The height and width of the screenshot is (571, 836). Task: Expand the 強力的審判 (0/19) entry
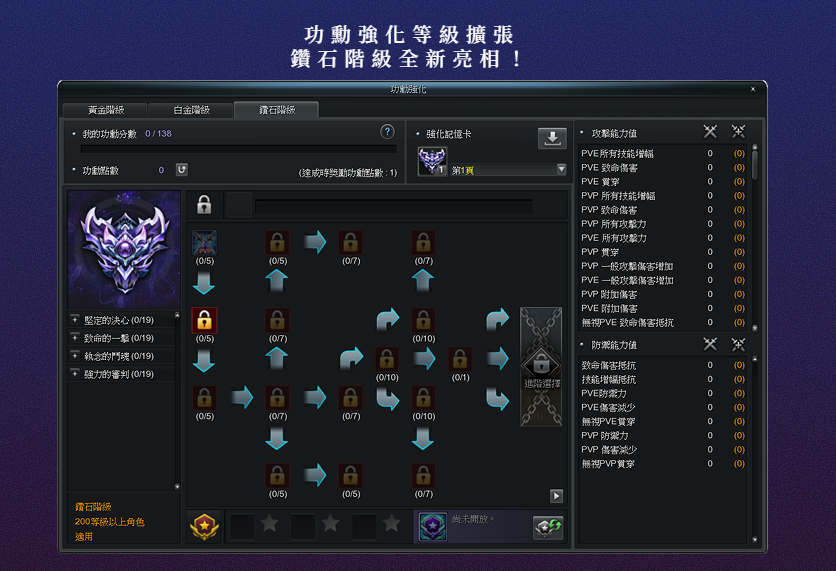(x=75, y=374)
